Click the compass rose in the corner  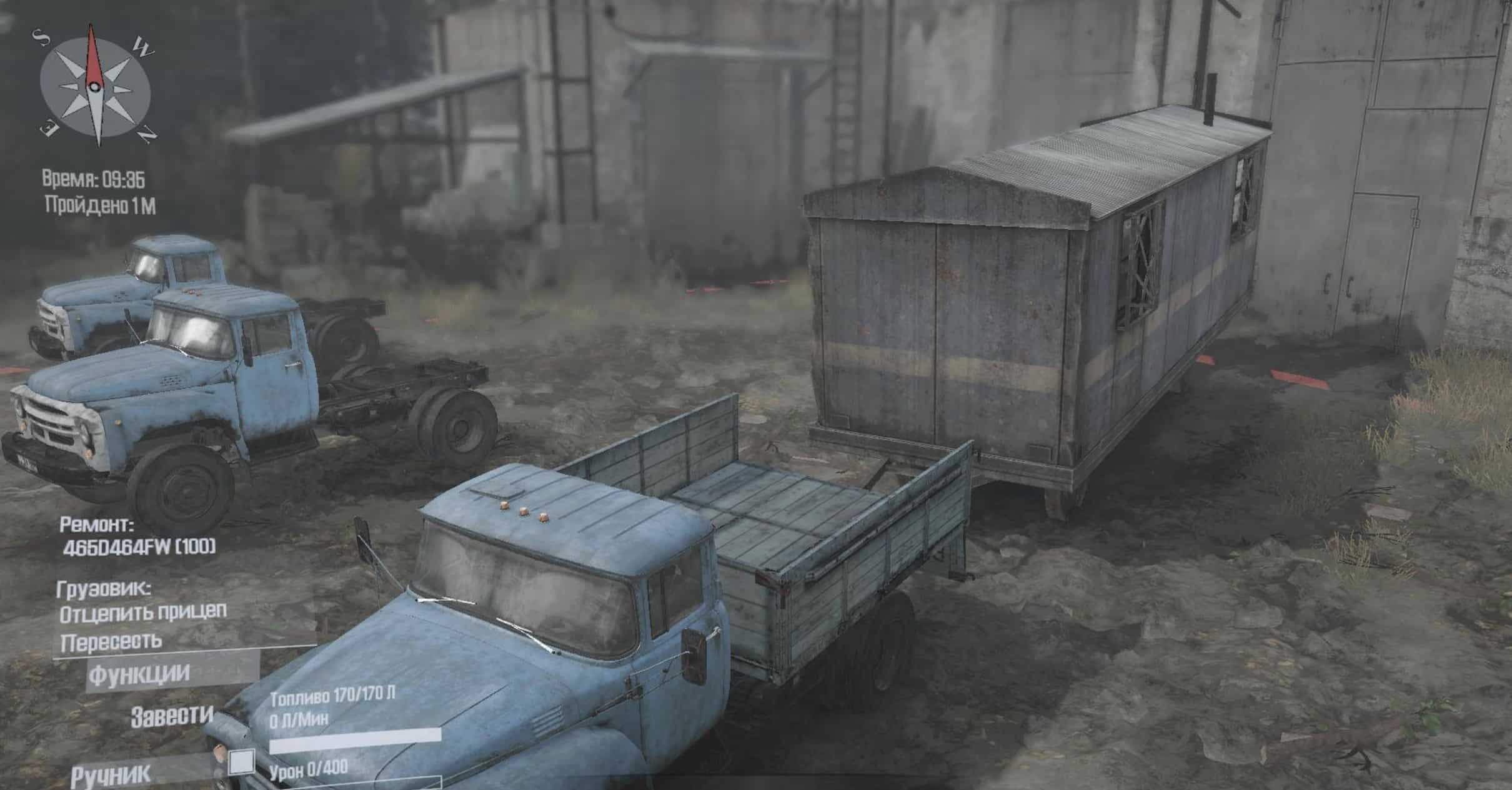(95, 86)
